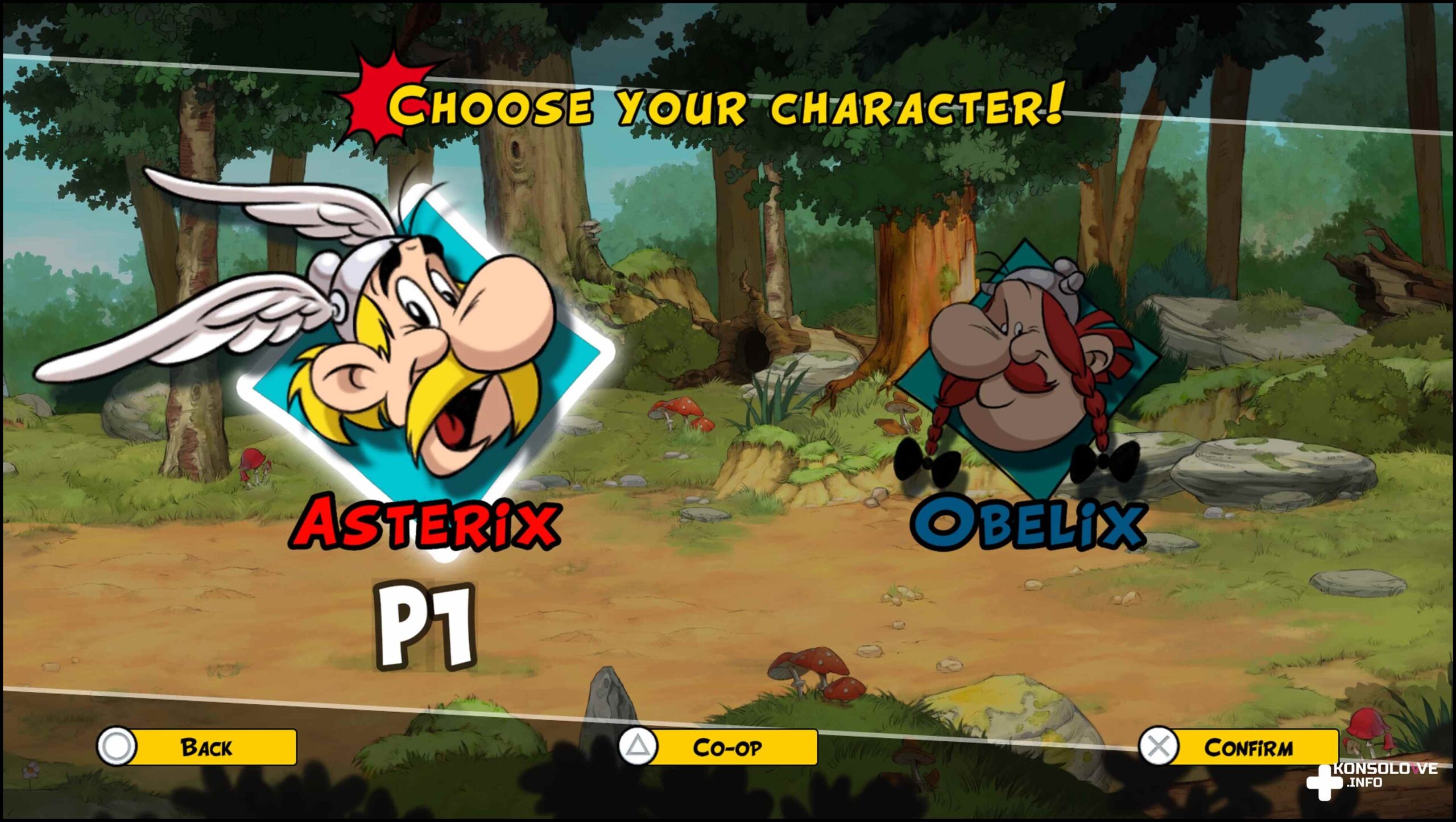Viewport: 1456px width, 822px height.
Task: Confirm the character selection
Action: click(1239, 747)
